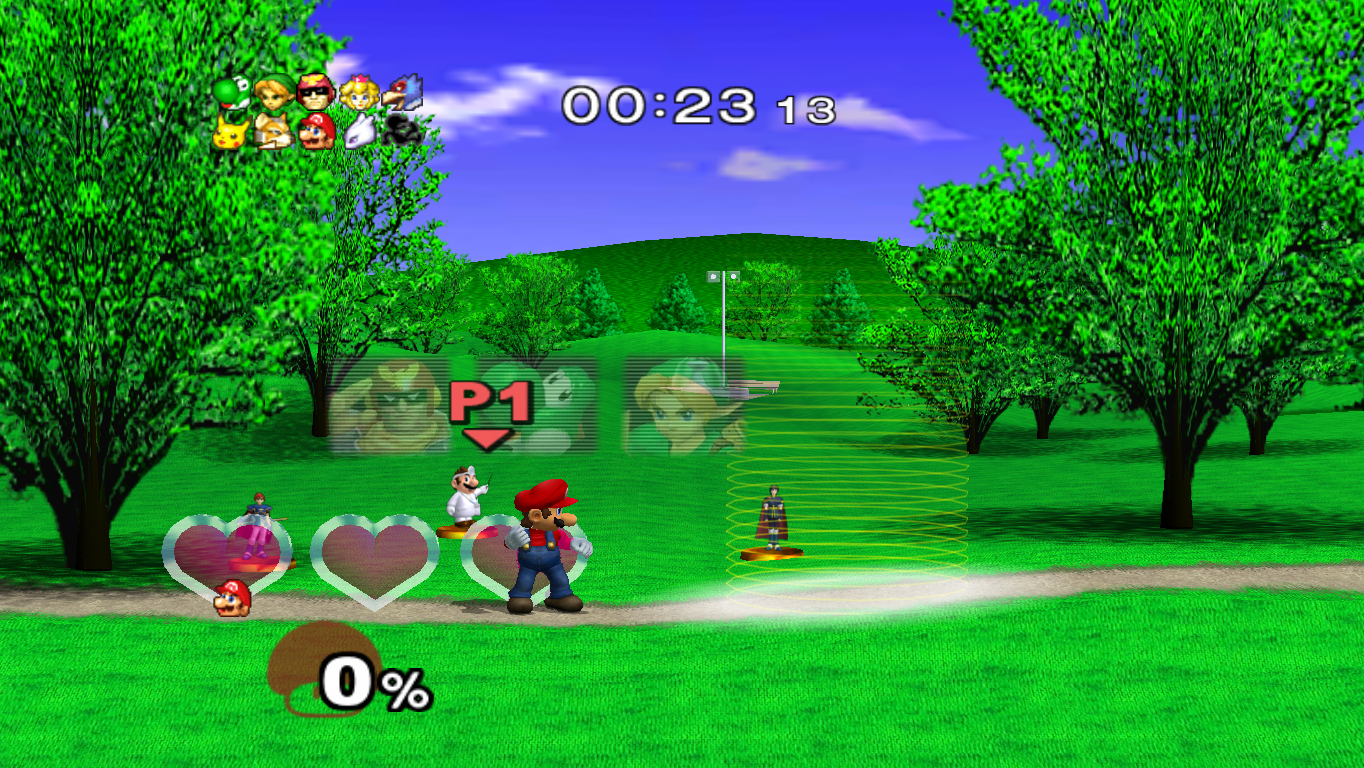1364x768 pixels.
Task: Choose Fox's head icon in the roster
Action: coord(272,131)
